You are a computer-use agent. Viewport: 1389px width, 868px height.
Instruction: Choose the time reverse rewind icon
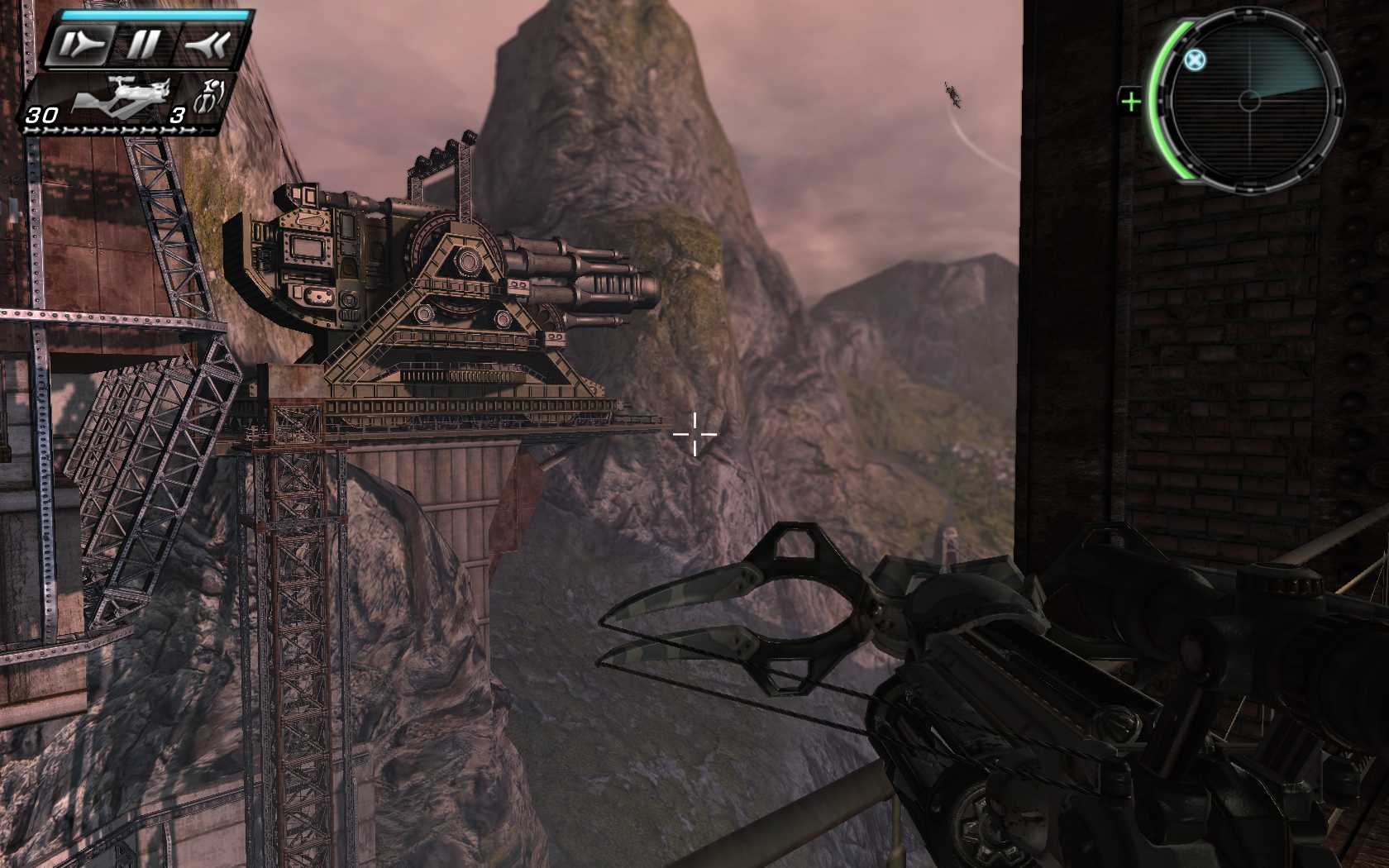coord(205,45)
